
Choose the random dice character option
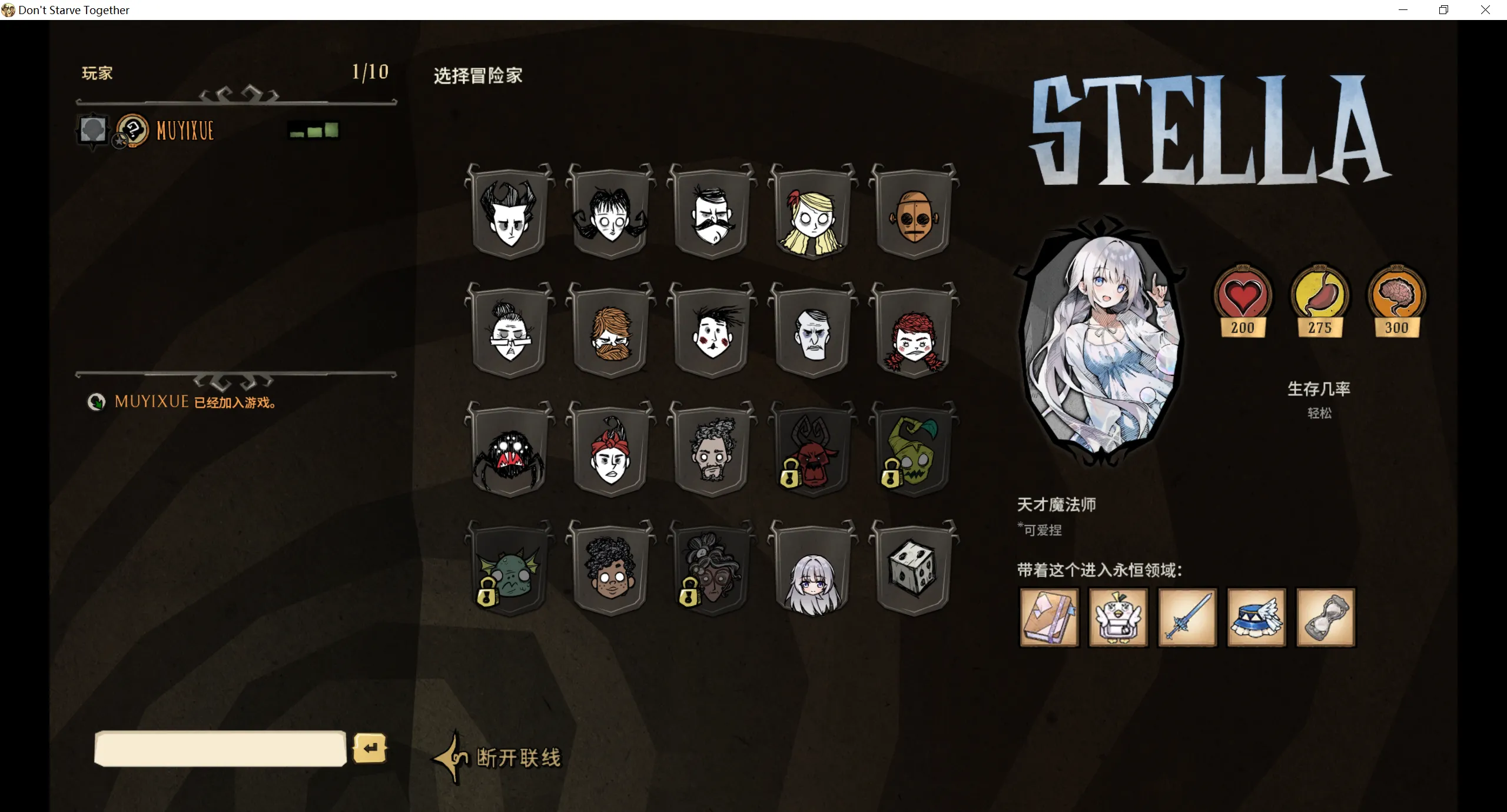pyautogui.click(x=913, y=569)
